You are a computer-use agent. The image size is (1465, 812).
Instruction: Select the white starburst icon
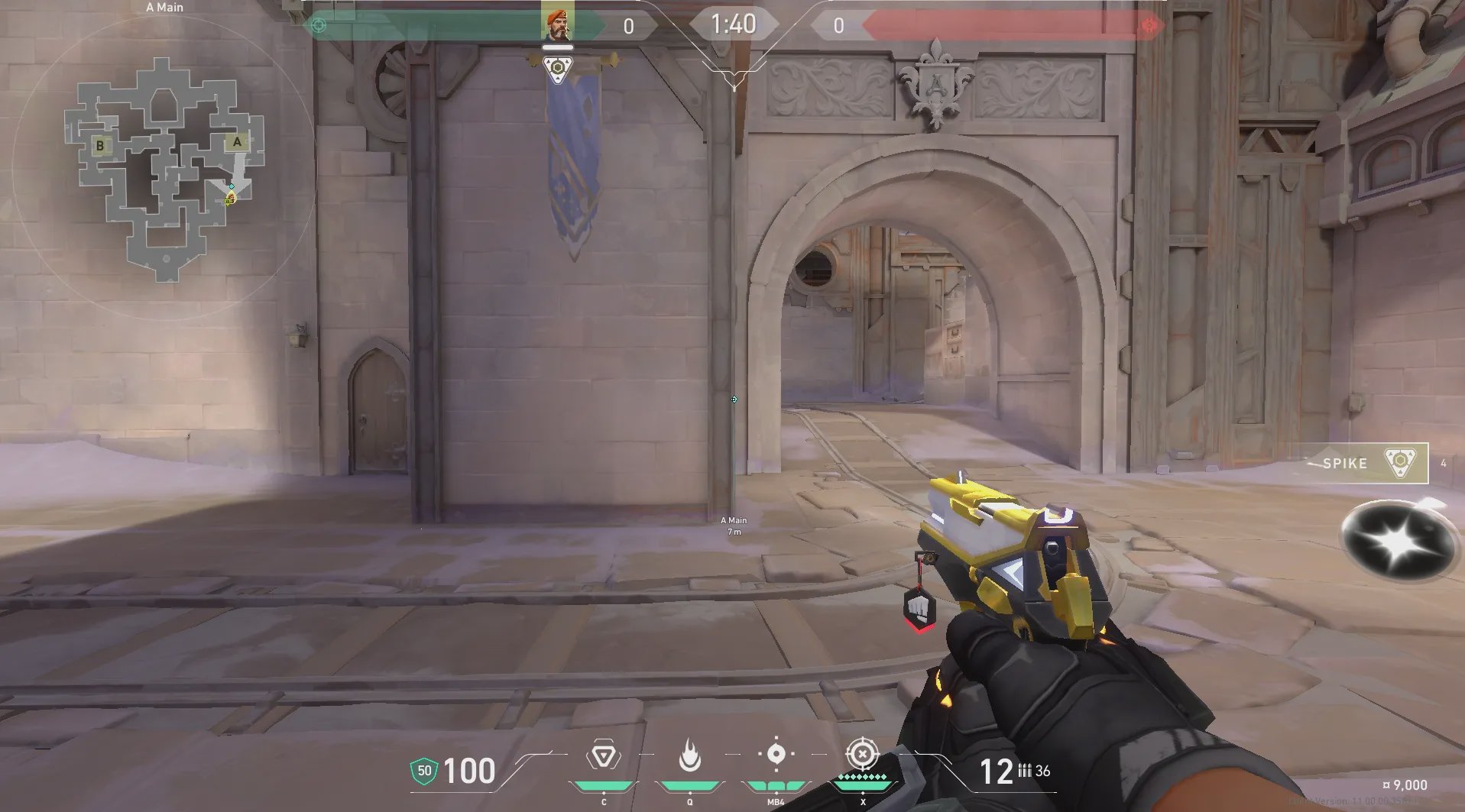(x=1397, y=542)
